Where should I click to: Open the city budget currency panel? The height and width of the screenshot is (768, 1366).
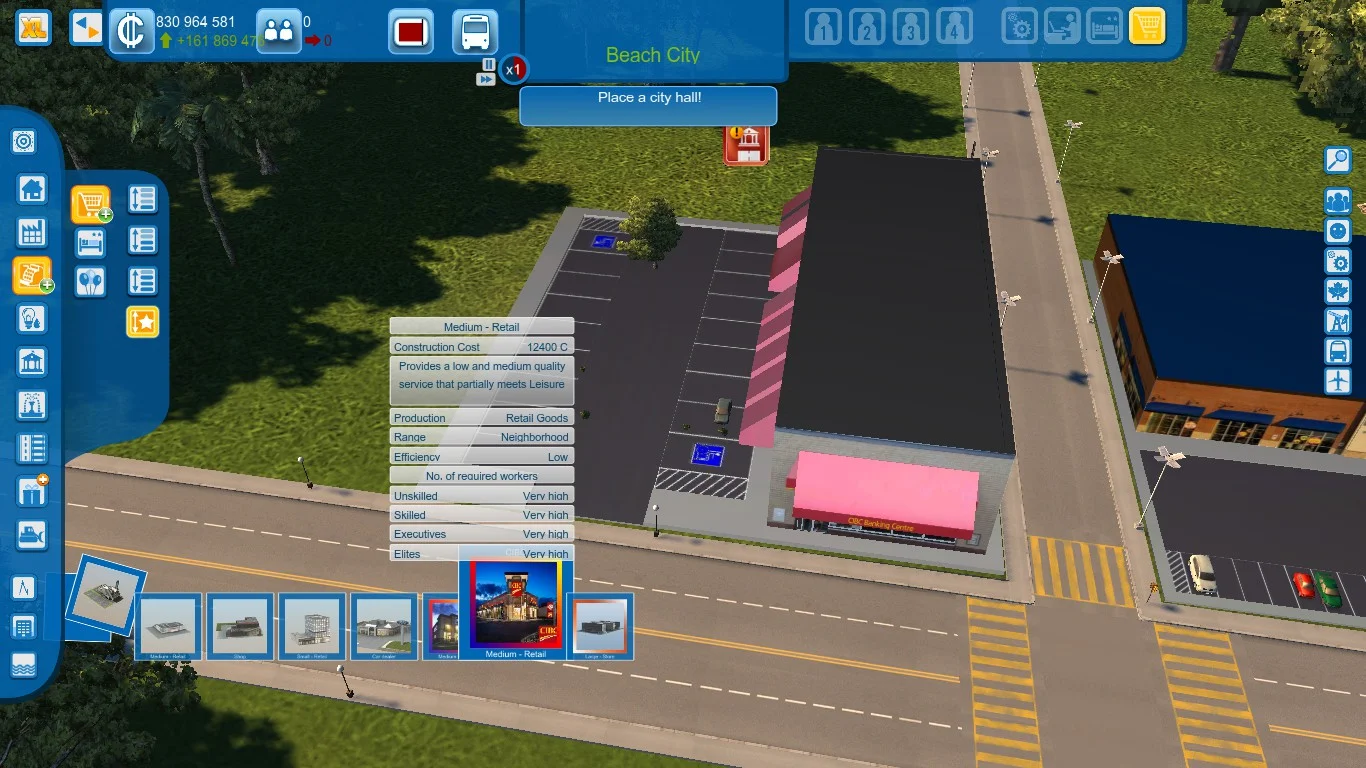coord(130,29)
